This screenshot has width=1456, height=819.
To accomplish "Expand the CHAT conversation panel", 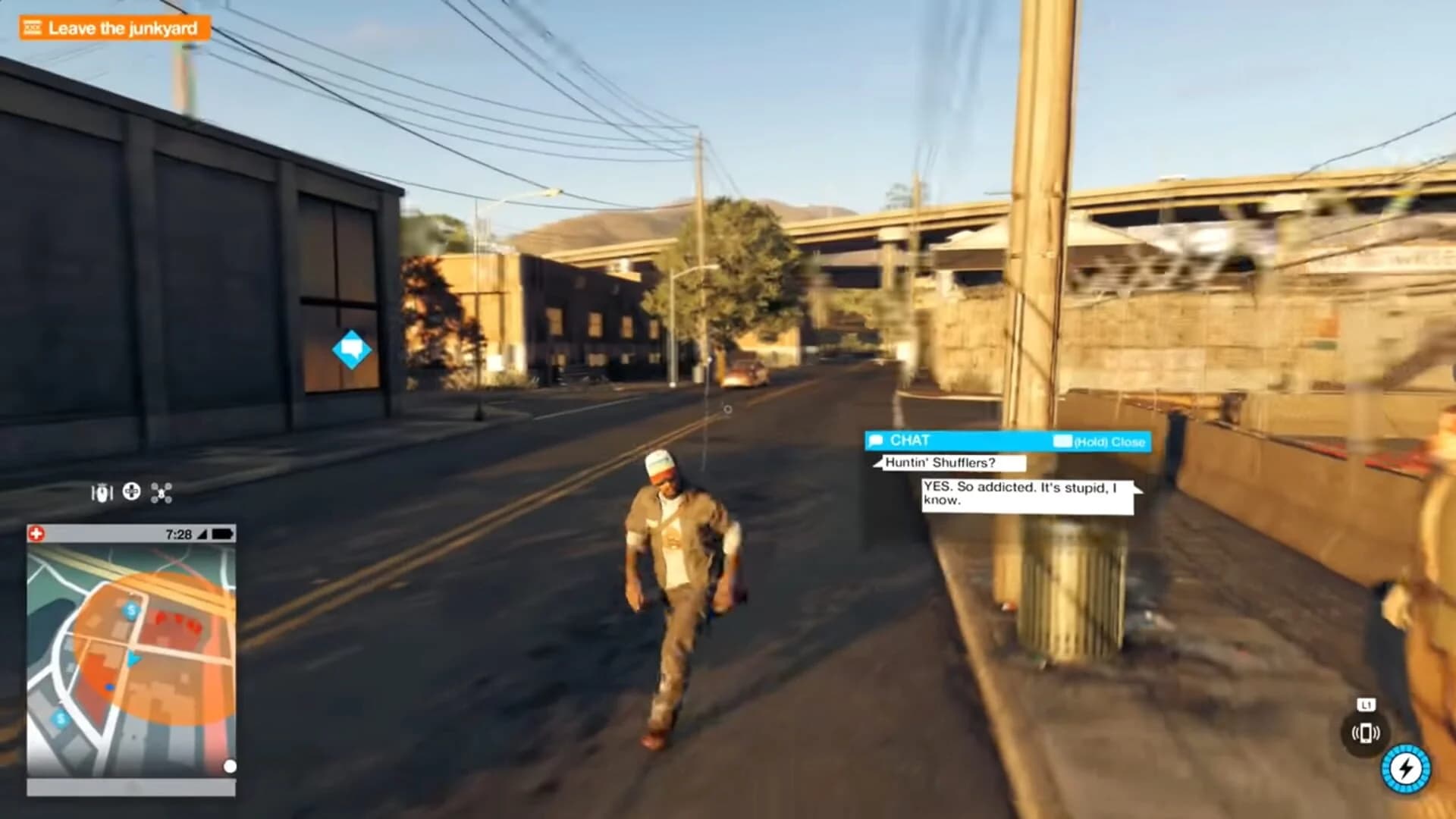I will (1009, 441).
